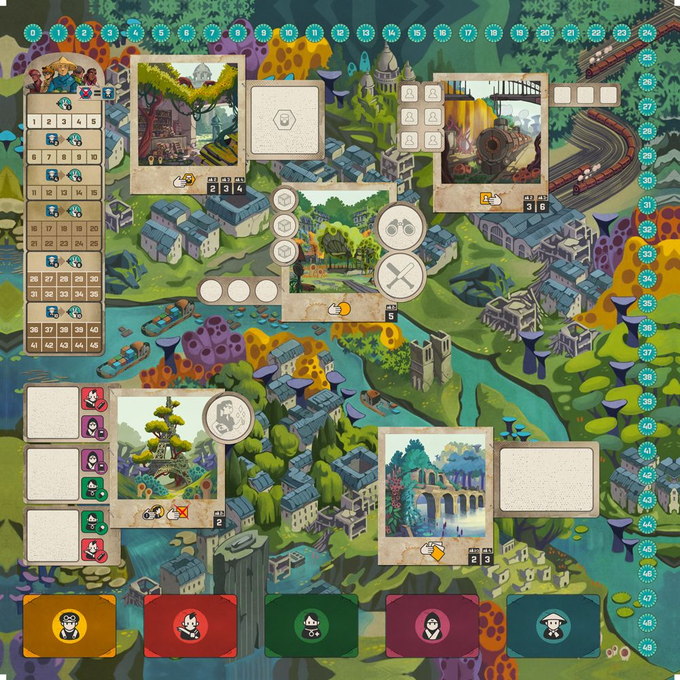680x680 pixels.
Task: Choose the yellow goggles character slot
Action: tap(69, 626)
